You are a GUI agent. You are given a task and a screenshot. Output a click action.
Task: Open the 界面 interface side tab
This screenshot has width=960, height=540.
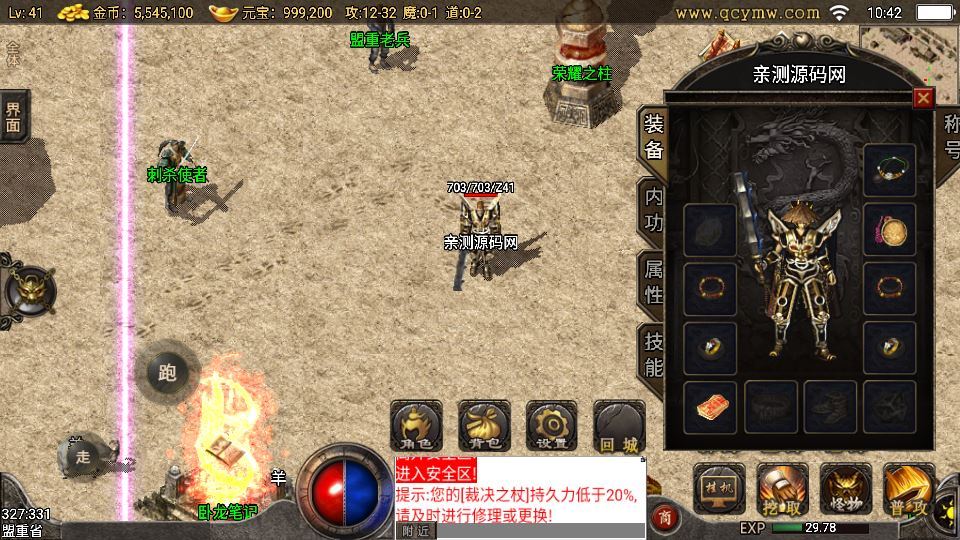coord(13,117)
